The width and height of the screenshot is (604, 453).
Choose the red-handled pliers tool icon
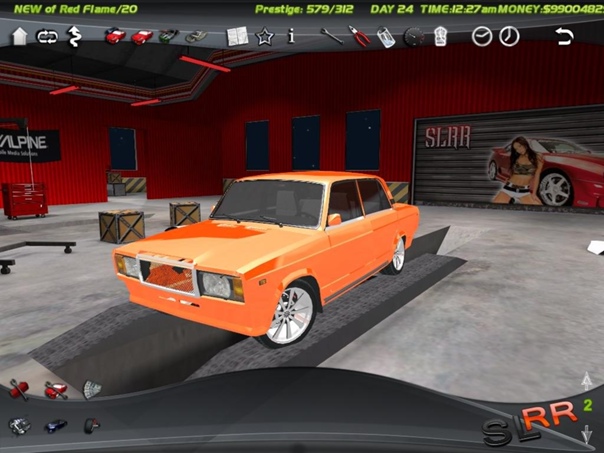[x=358, y=37]
